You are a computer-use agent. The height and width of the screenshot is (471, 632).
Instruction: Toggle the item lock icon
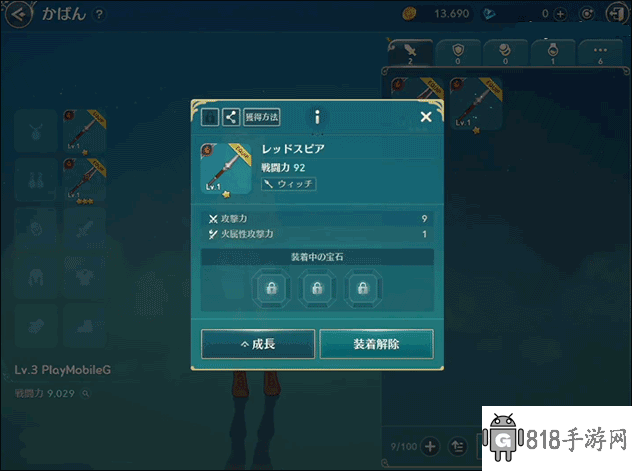(210, 117)
